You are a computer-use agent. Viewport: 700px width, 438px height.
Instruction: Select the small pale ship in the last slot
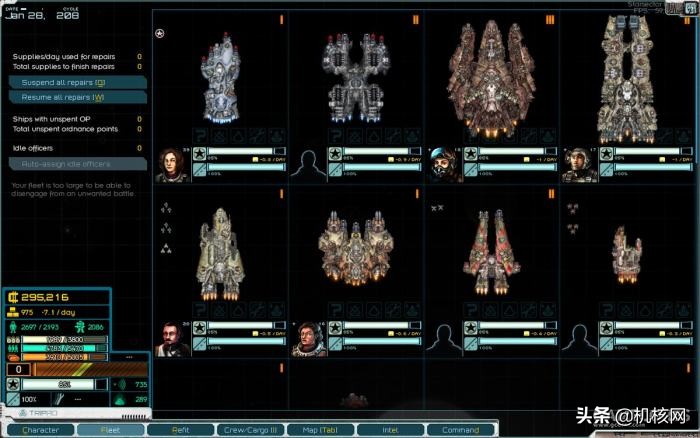pos(626,248)
